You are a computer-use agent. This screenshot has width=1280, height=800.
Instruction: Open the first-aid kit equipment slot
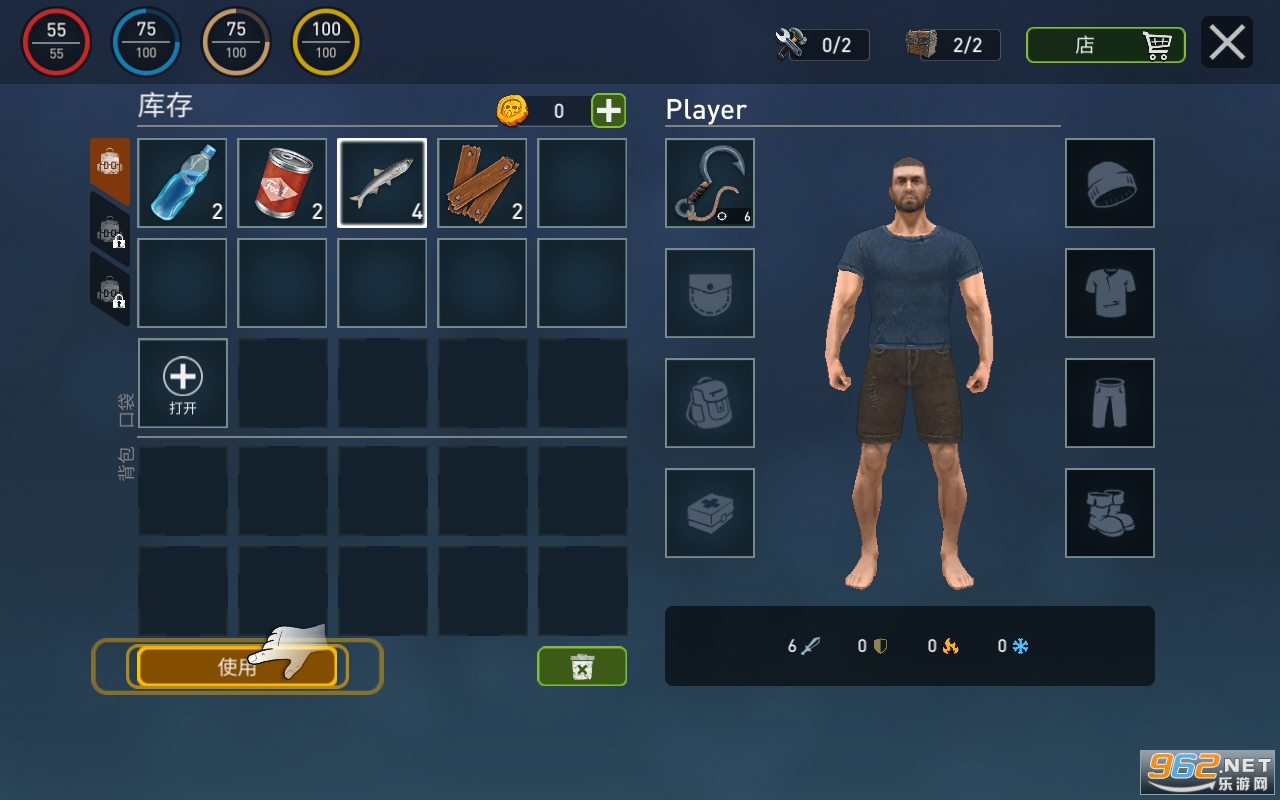pyautogui.click(x=710, y=513)
